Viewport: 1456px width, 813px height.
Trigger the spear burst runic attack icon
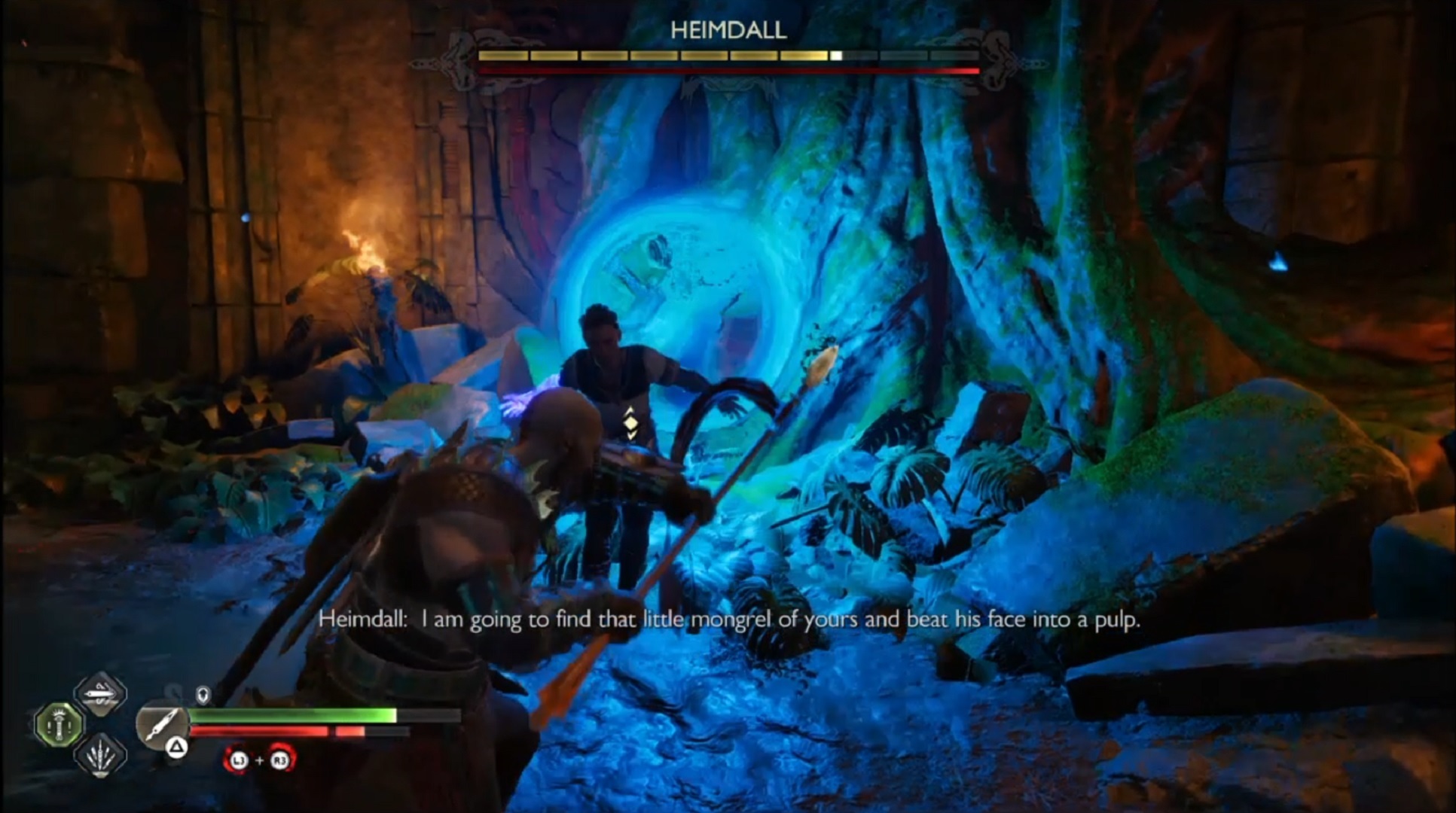click(x=100, y=755)
